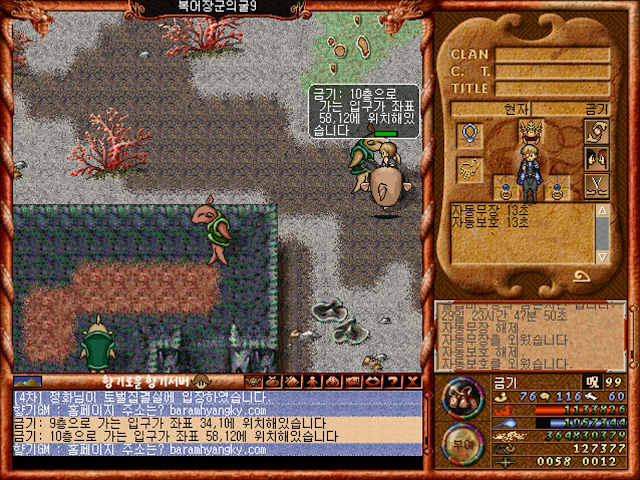Viewport: 640px width, 480px height.
Task: Select the equipped necklace slot
Action: click(x=469, y=133)
